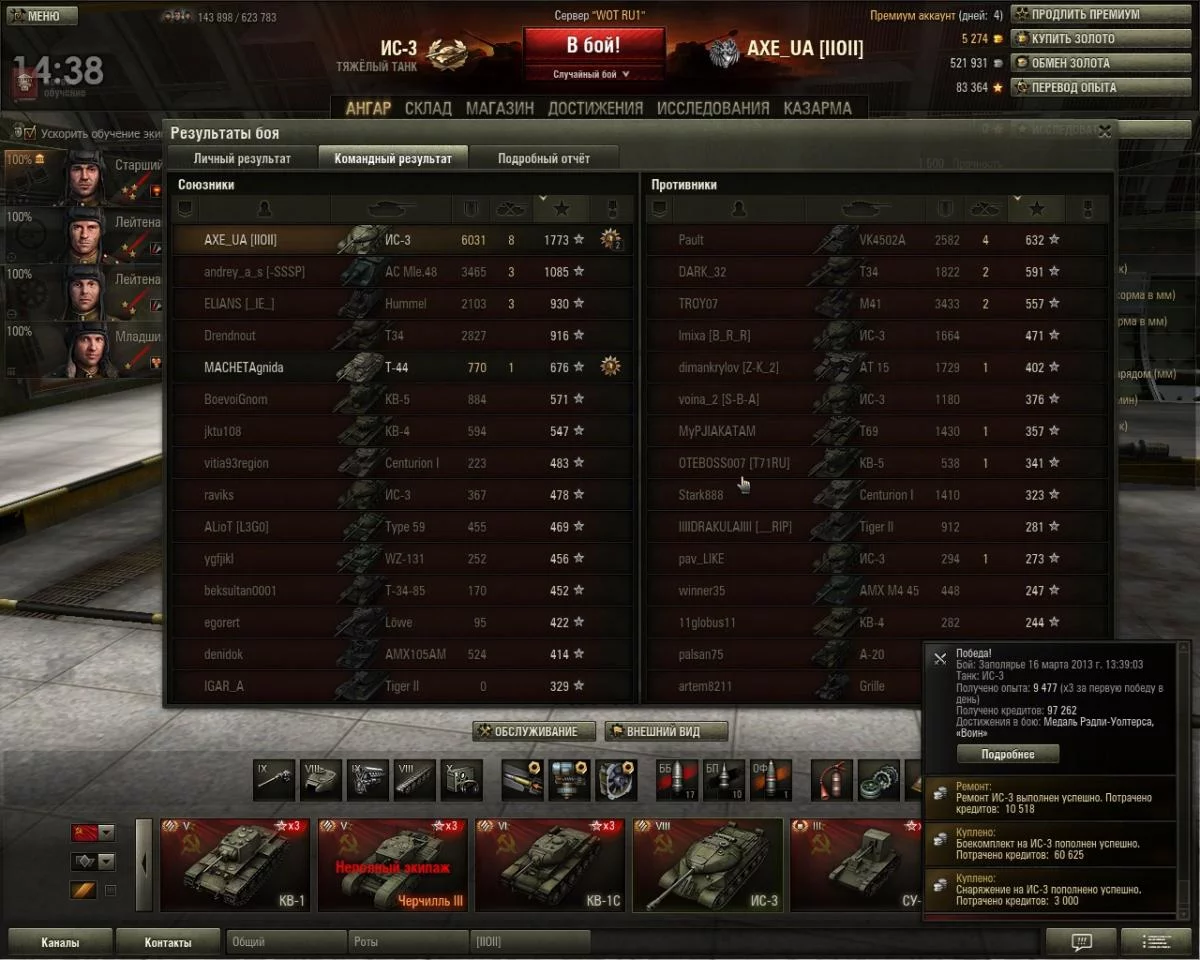
Task: Open the Обслуживание button
Action: (534, 731)
